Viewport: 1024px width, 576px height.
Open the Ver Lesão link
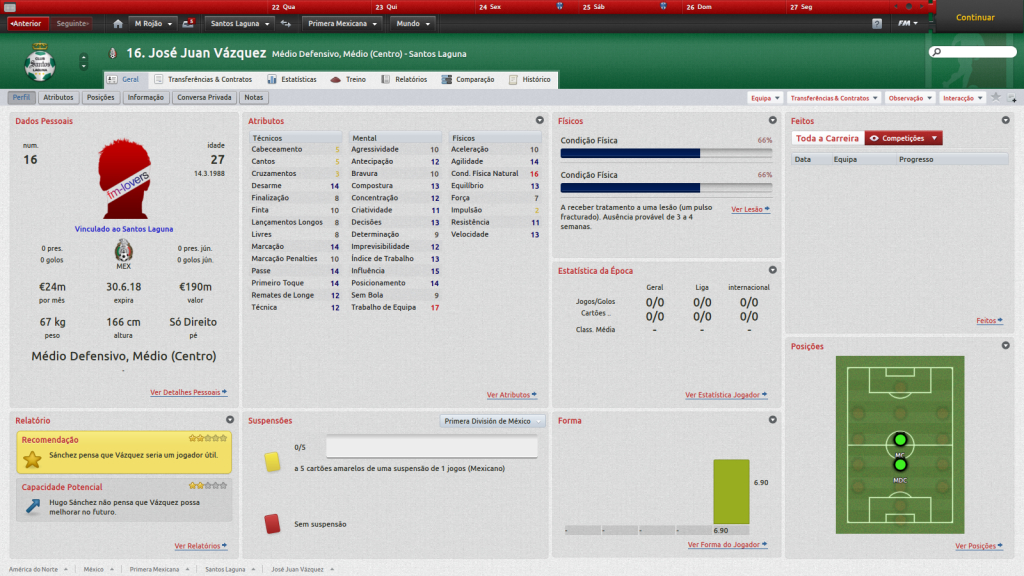pos(749,210)
